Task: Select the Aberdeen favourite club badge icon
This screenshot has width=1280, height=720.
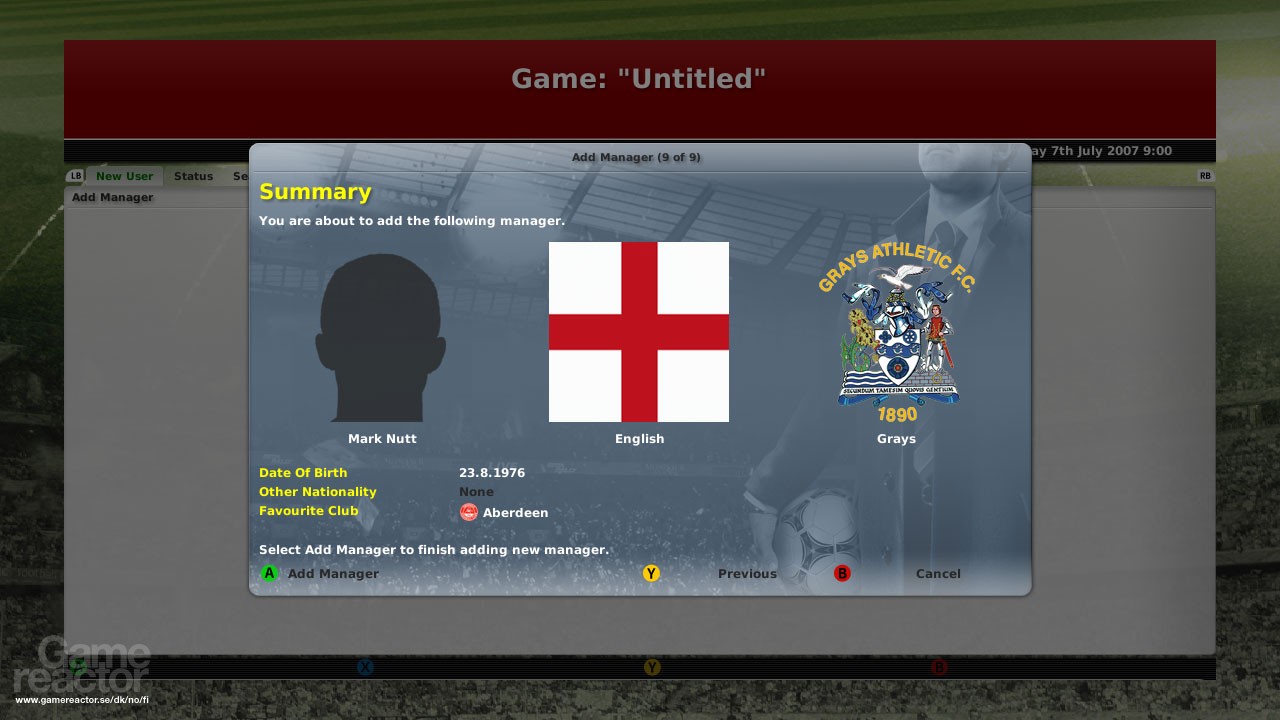Action: click(468, 512)
